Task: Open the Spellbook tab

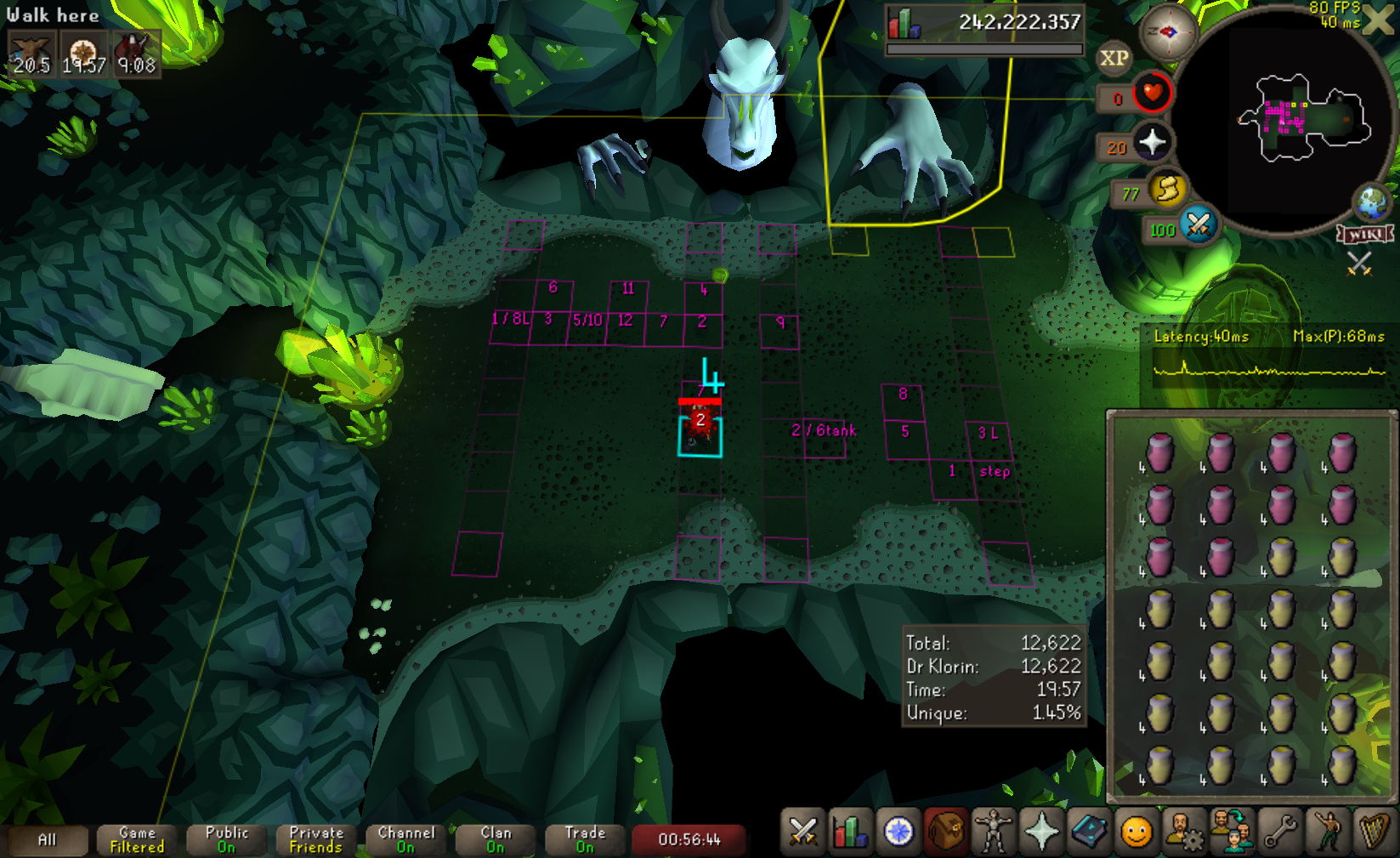Action: pyautogui.click(x=1088, y=832)
